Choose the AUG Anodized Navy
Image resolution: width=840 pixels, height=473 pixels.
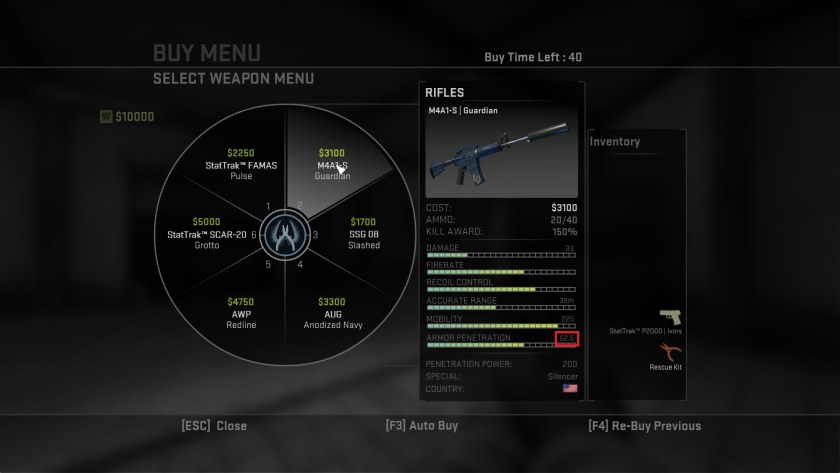click(331, 313)
